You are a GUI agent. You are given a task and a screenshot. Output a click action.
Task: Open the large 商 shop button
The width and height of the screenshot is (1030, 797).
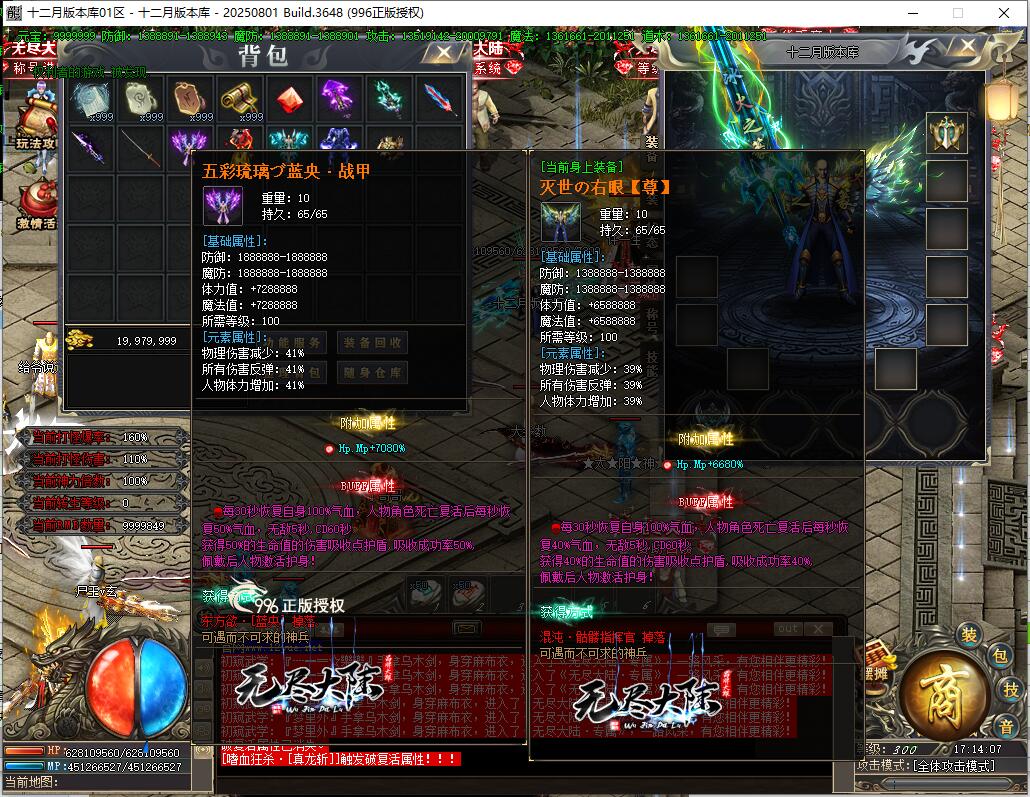click(944, 693)
